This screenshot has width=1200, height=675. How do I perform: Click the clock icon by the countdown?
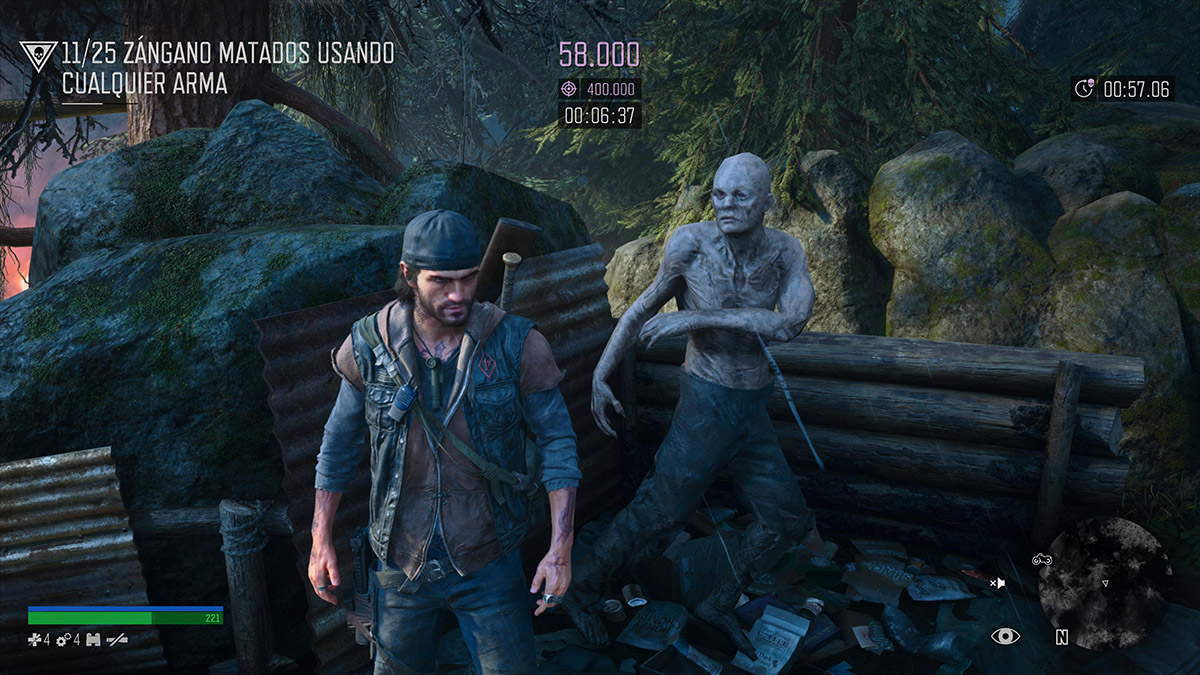[1084, 89]
